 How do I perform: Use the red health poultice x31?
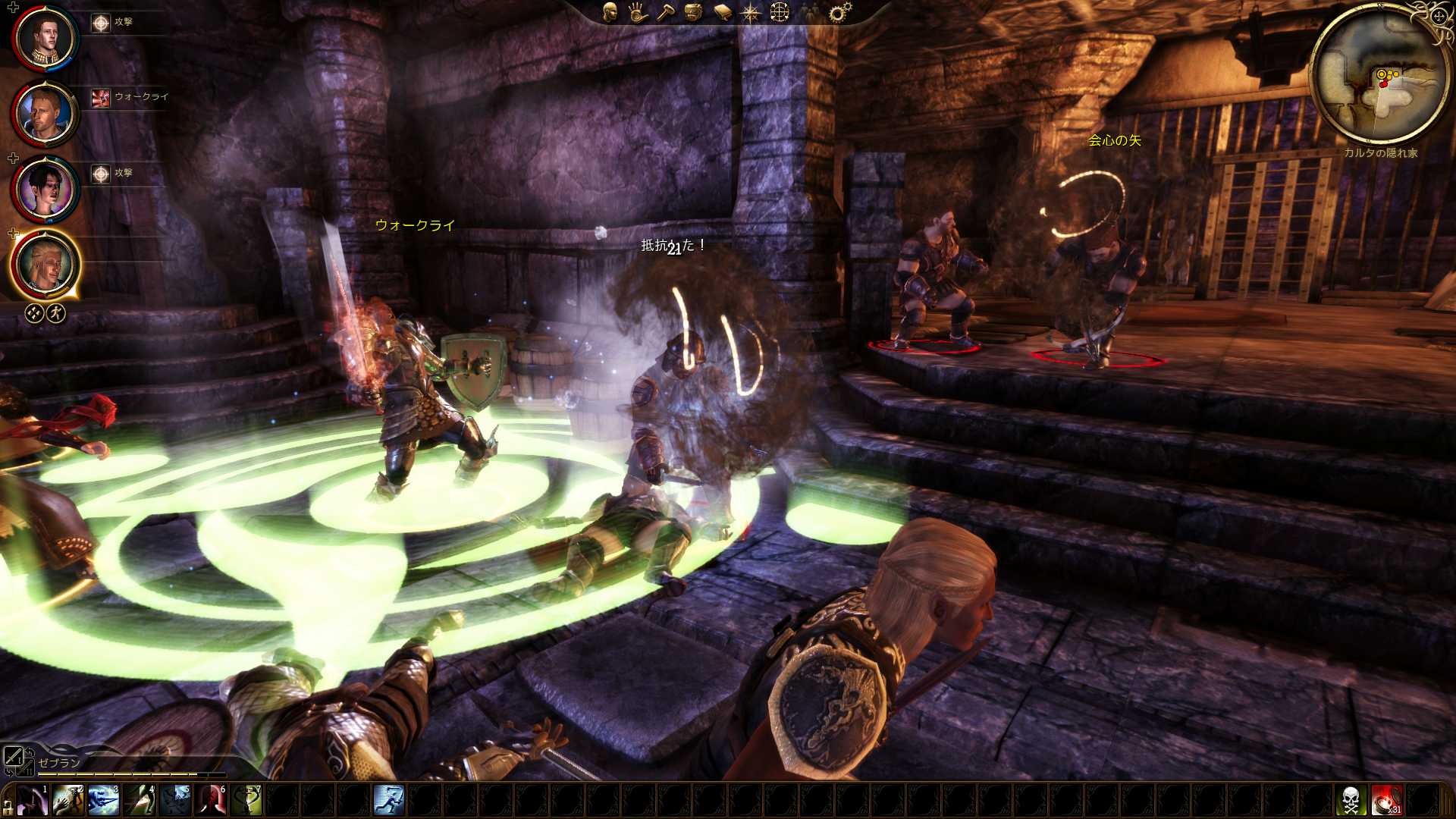[1386, 801]
